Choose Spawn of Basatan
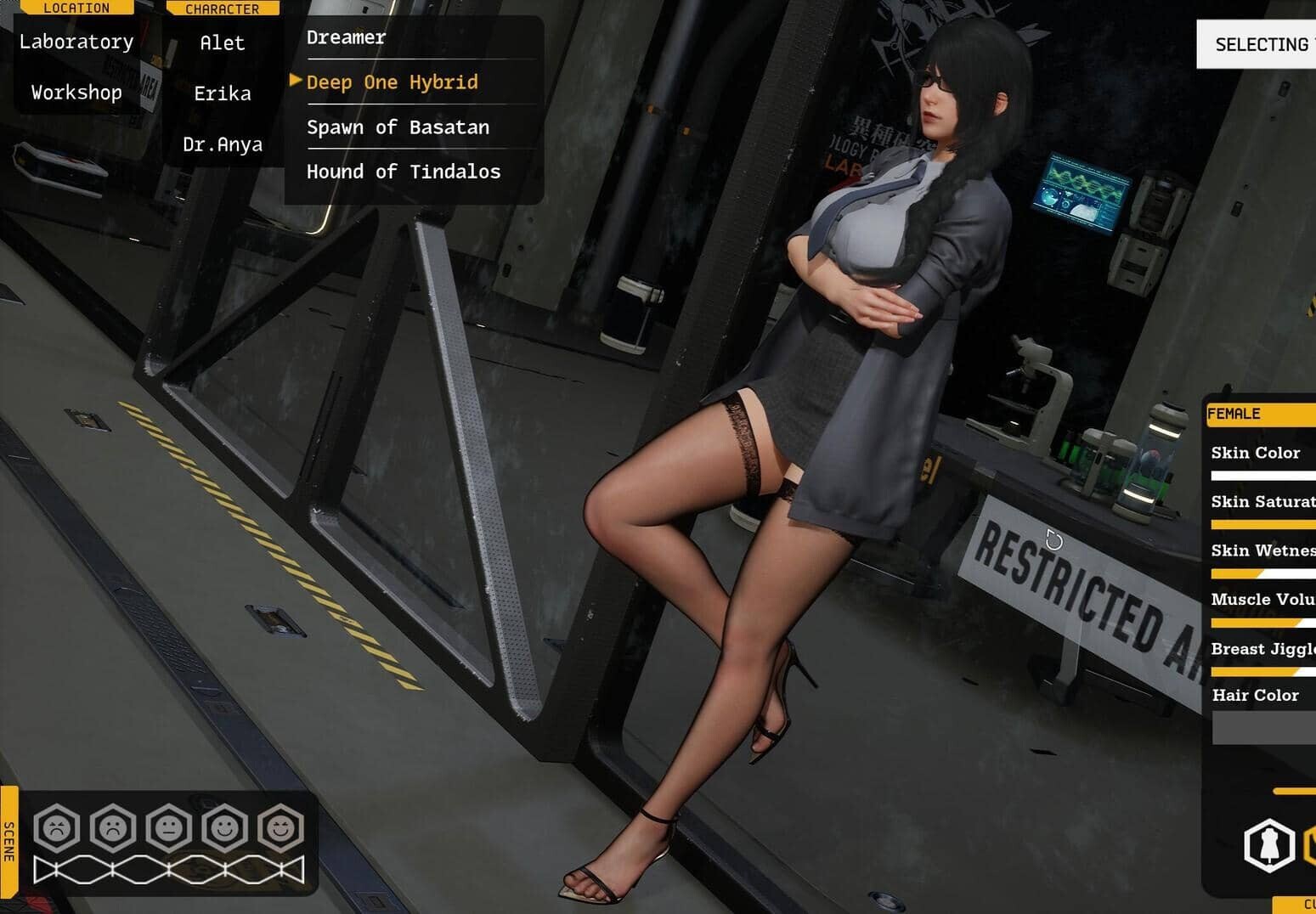Screen dimensions: 1316x914 [398, 127]
